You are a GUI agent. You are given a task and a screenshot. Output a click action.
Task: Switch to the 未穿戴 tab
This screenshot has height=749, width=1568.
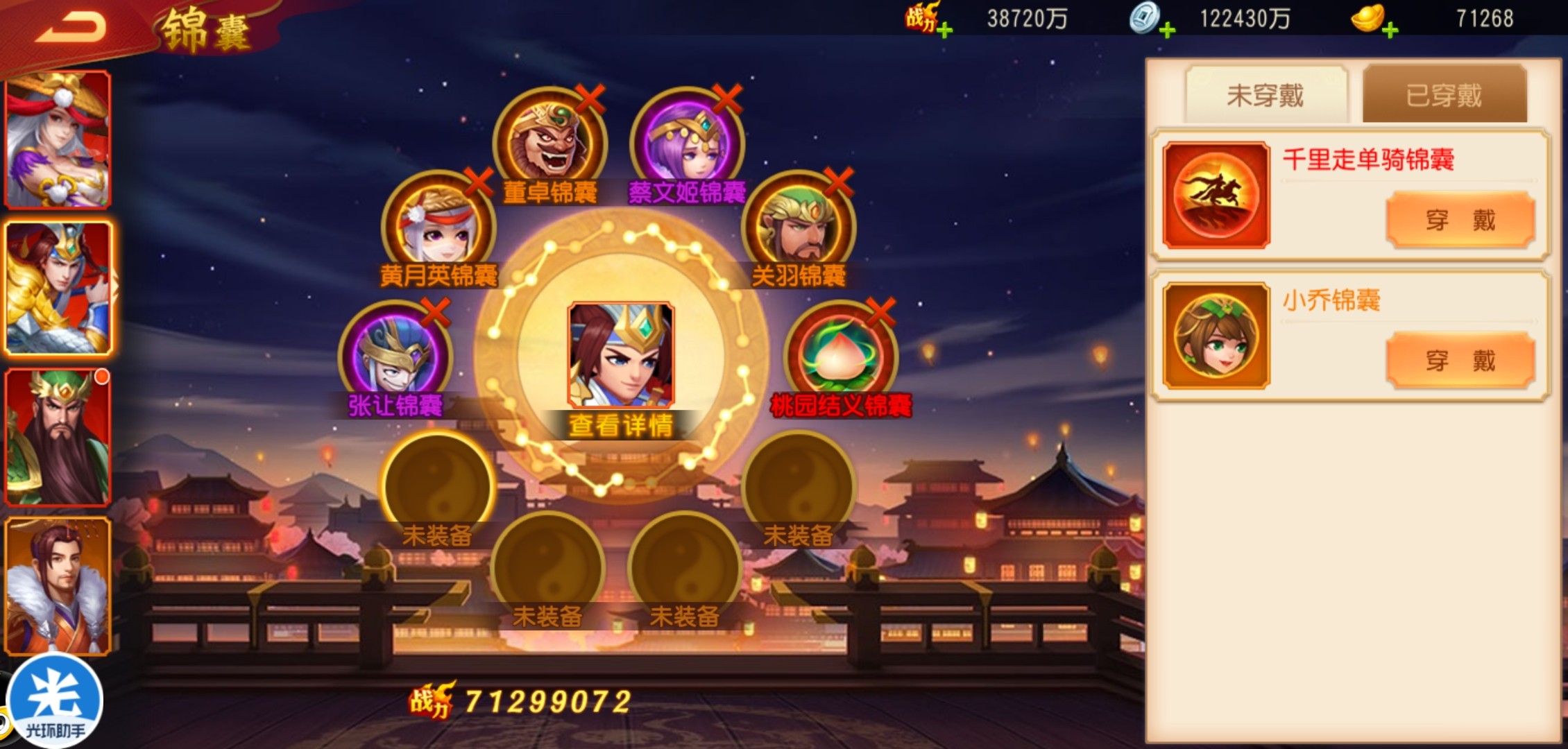(1266, 95)
